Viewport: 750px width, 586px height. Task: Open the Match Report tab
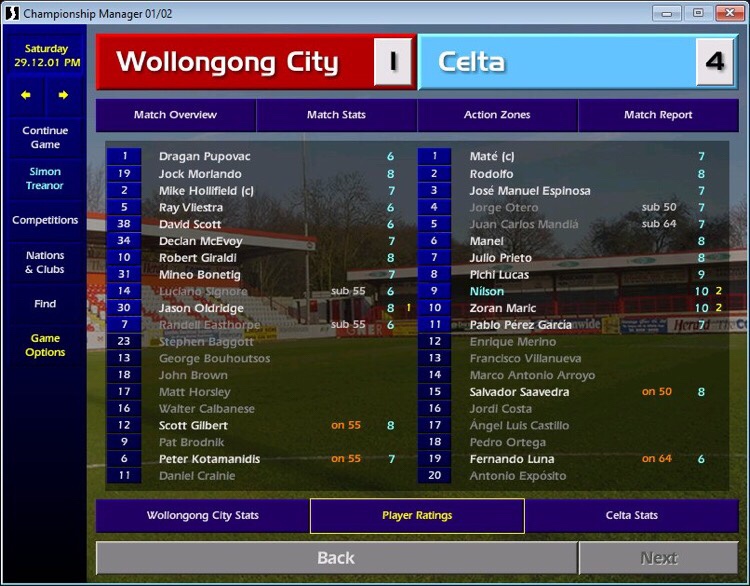coord(658,115)
